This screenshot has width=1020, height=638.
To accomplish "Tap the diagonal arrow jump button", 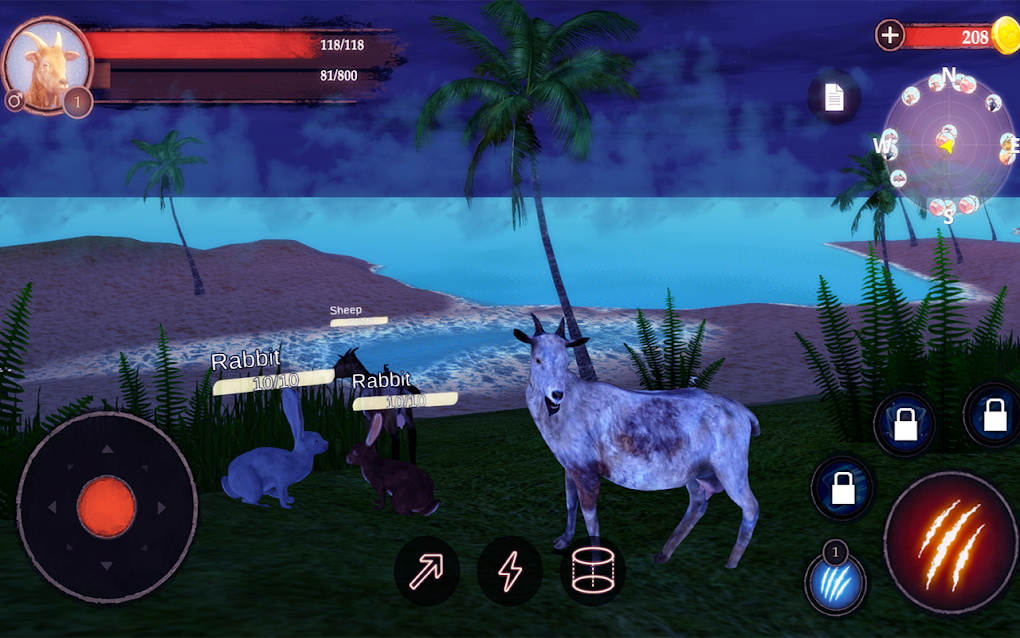I will [427, 571].
